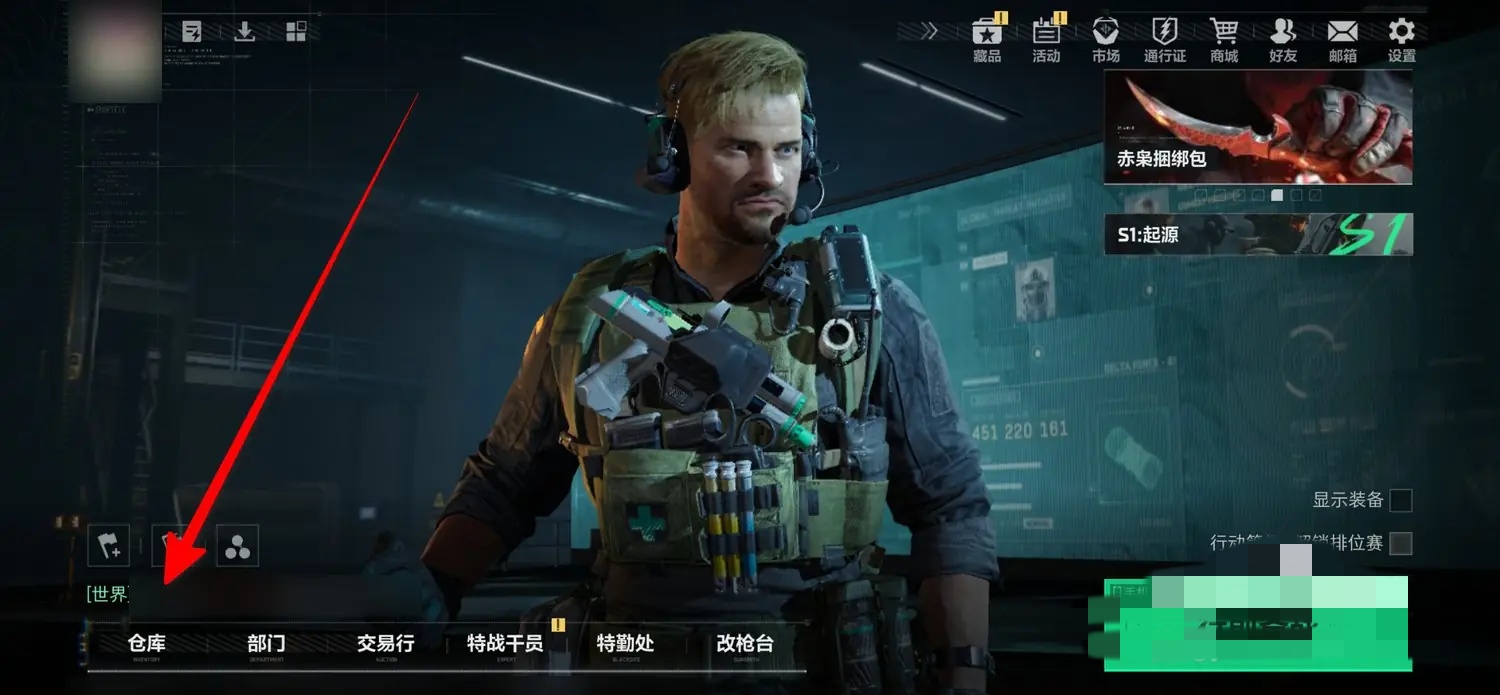Viewport: 1500px width, 695px height.
Task: Open the 特勤处 black site menu
Action: click(x=625, y=644)
